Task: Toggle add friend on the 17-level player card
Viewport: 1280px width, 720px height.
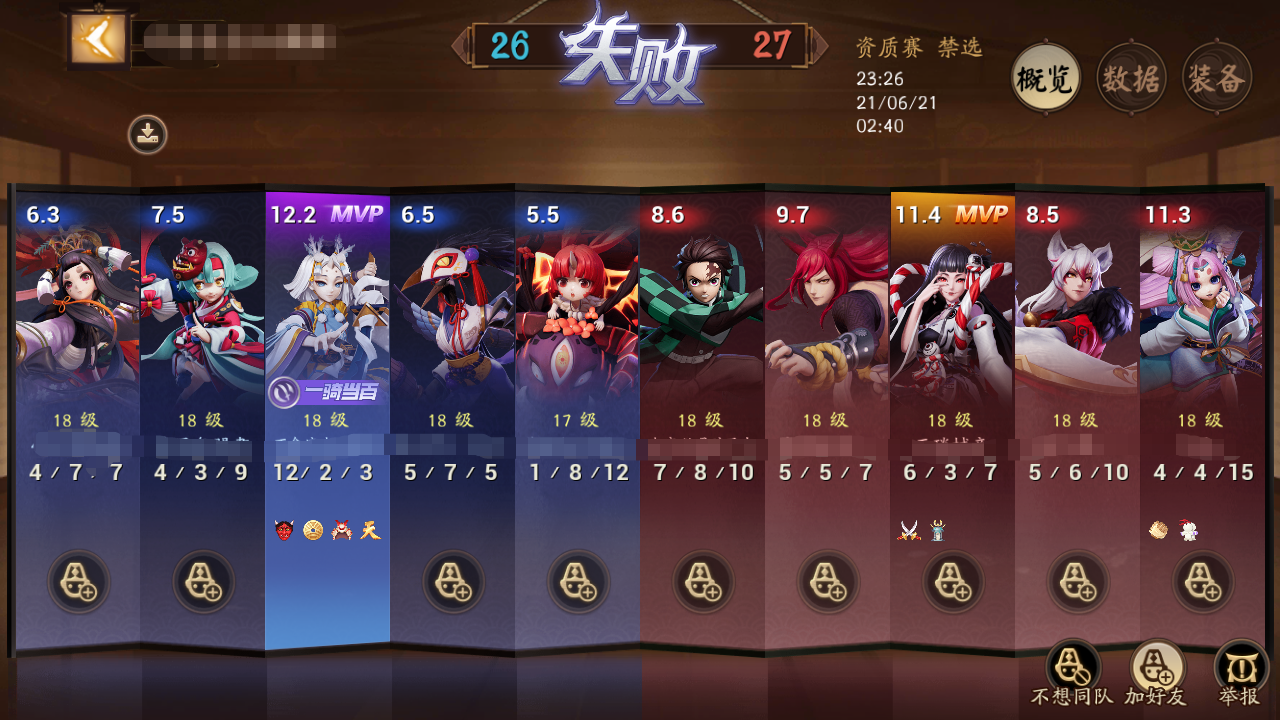Action: [576, 583]
